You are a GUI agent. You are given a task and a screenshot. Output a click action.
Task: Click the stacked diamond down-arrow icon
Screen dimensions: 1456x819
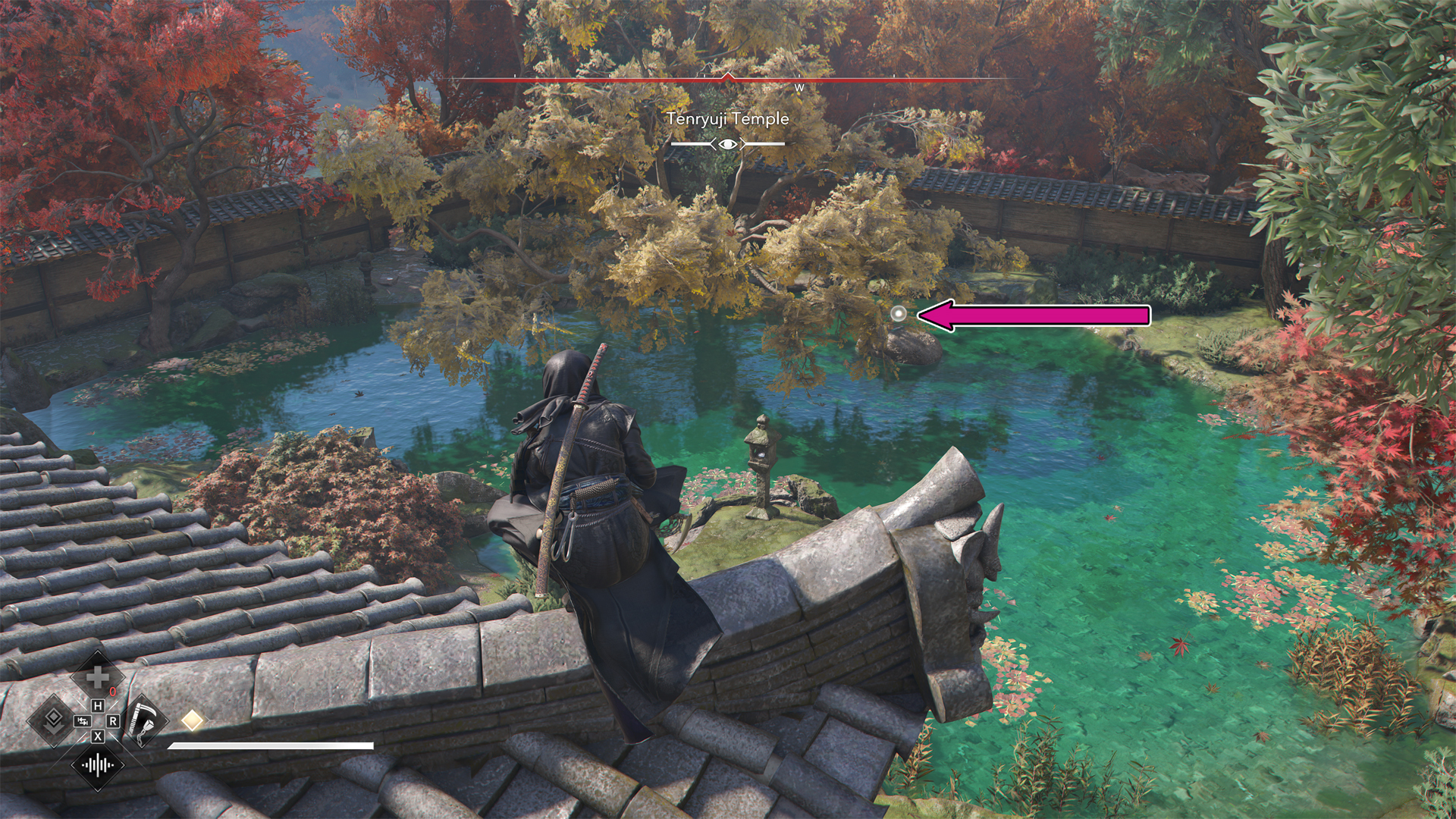(52, 720)
